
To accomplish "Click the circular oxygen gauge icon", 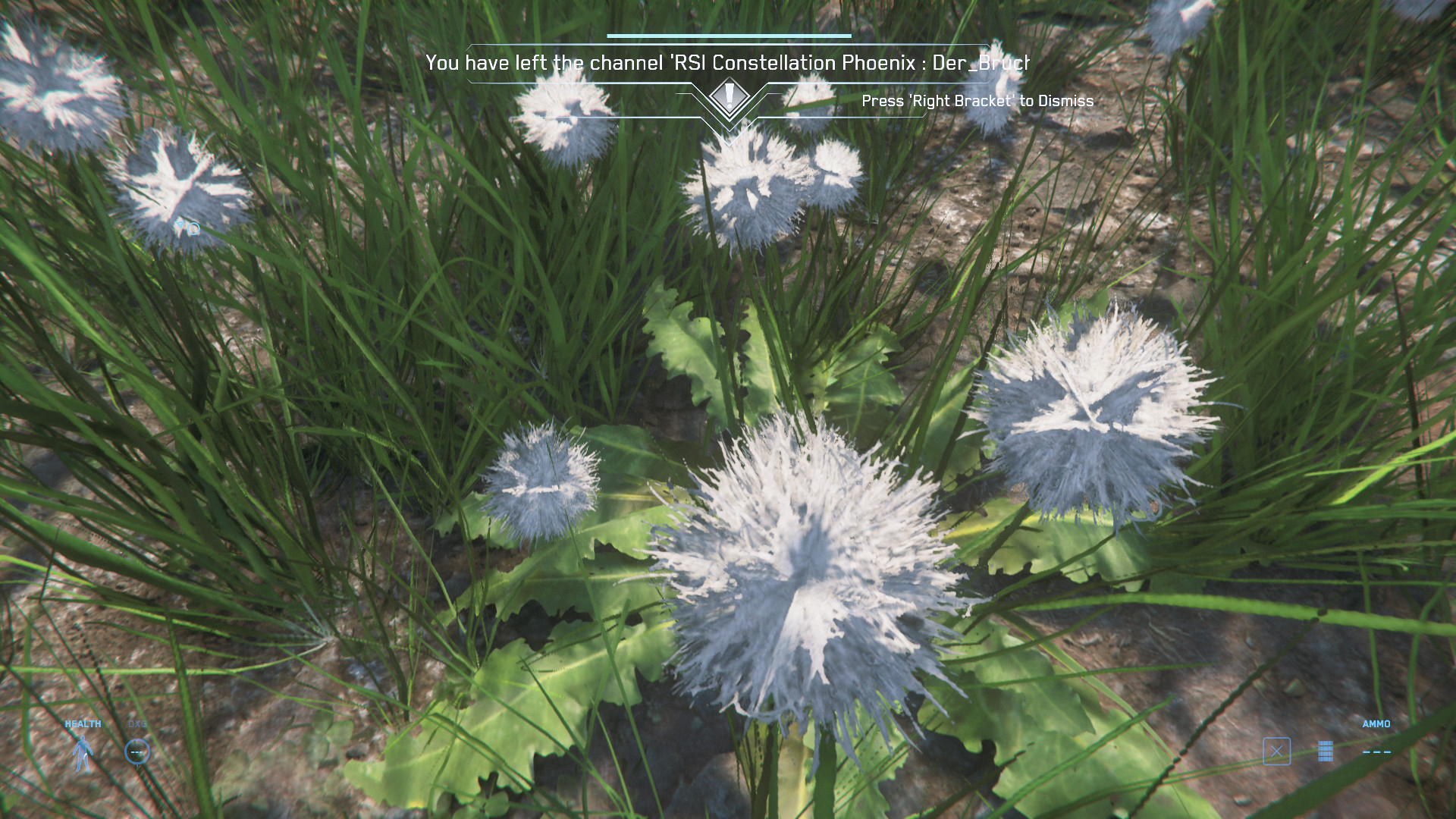I will pyautogui.click(x=137, y=752).
